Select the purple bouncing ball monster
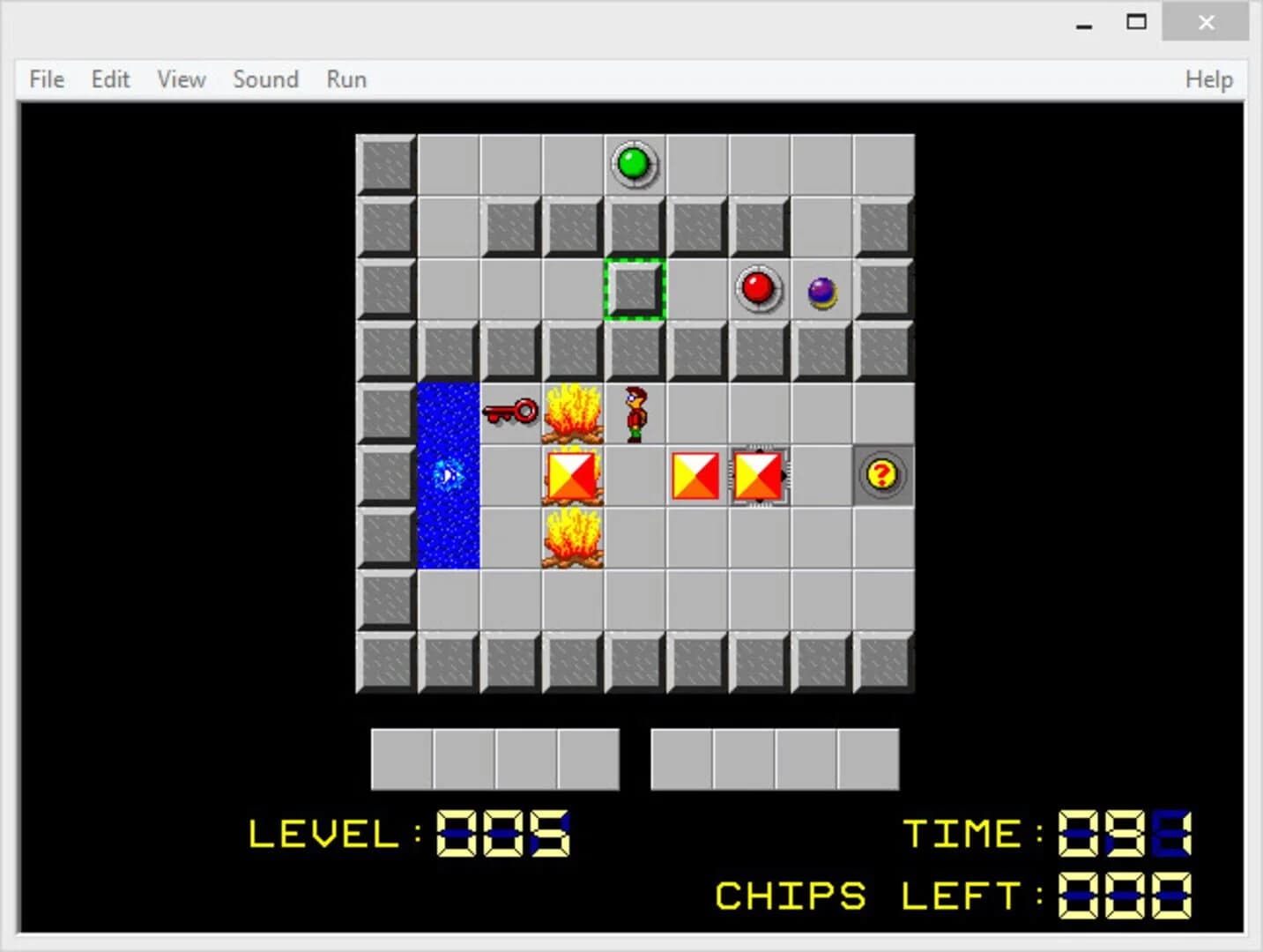Image resolution: width=1263 pixels, height=952 pixels. 820,291
